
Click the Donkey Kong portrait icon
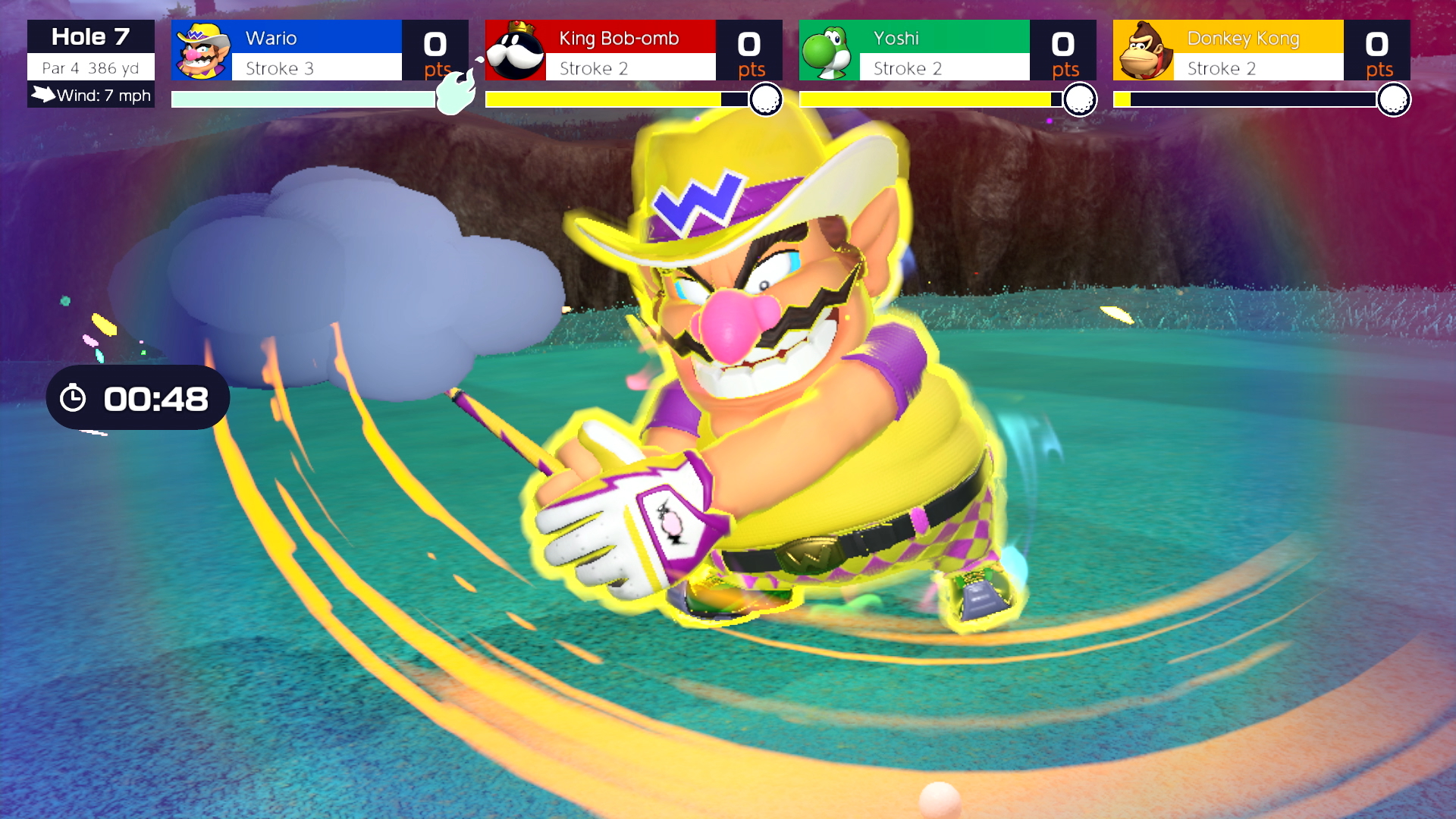[1143, 51]
